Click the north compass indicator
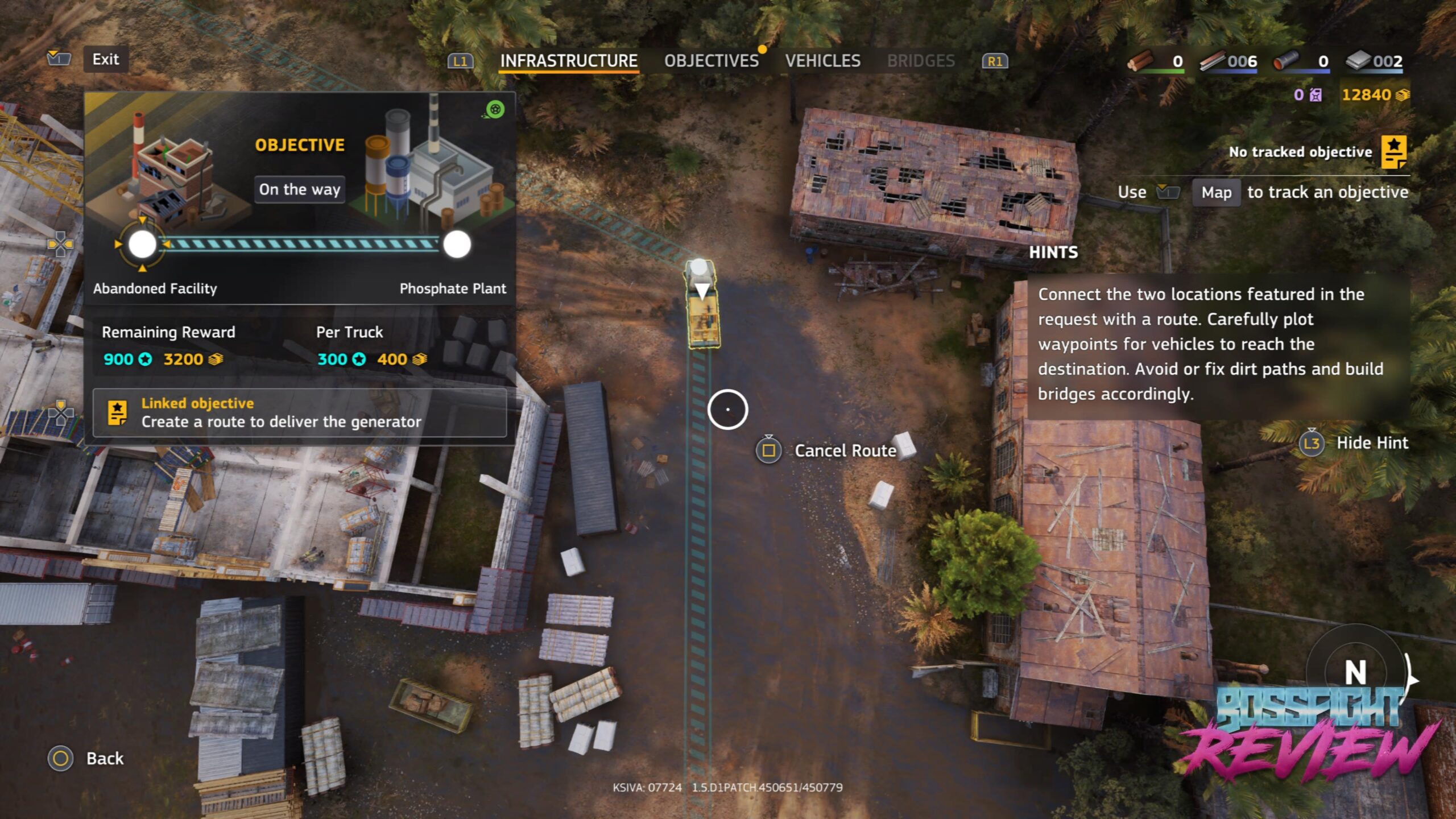Image resolution: width=1456 pixels, height=819 pixels. tap(1355, 673)
